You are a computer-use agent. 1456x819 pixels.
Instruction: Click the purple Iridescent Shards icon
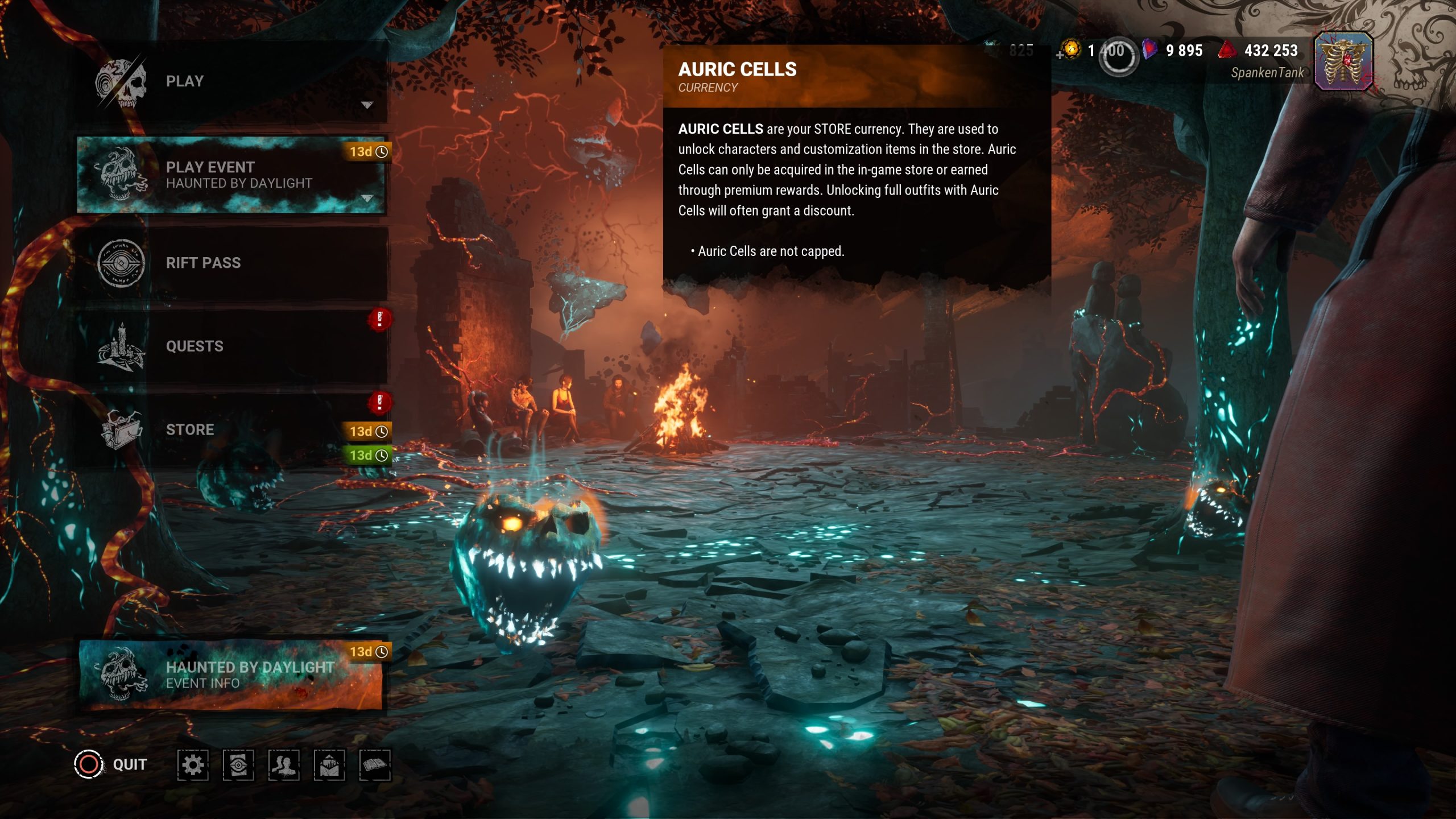click(1149, 50)
